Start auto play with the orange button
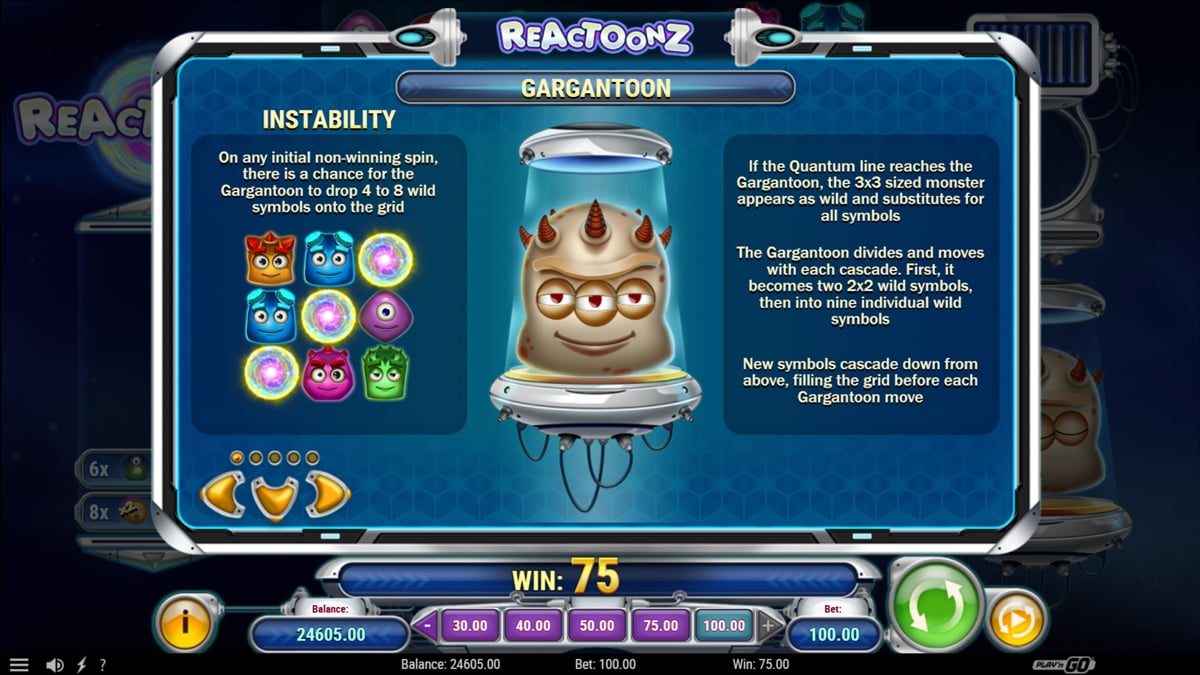 pyautogui.click(x=1017, y=621)
